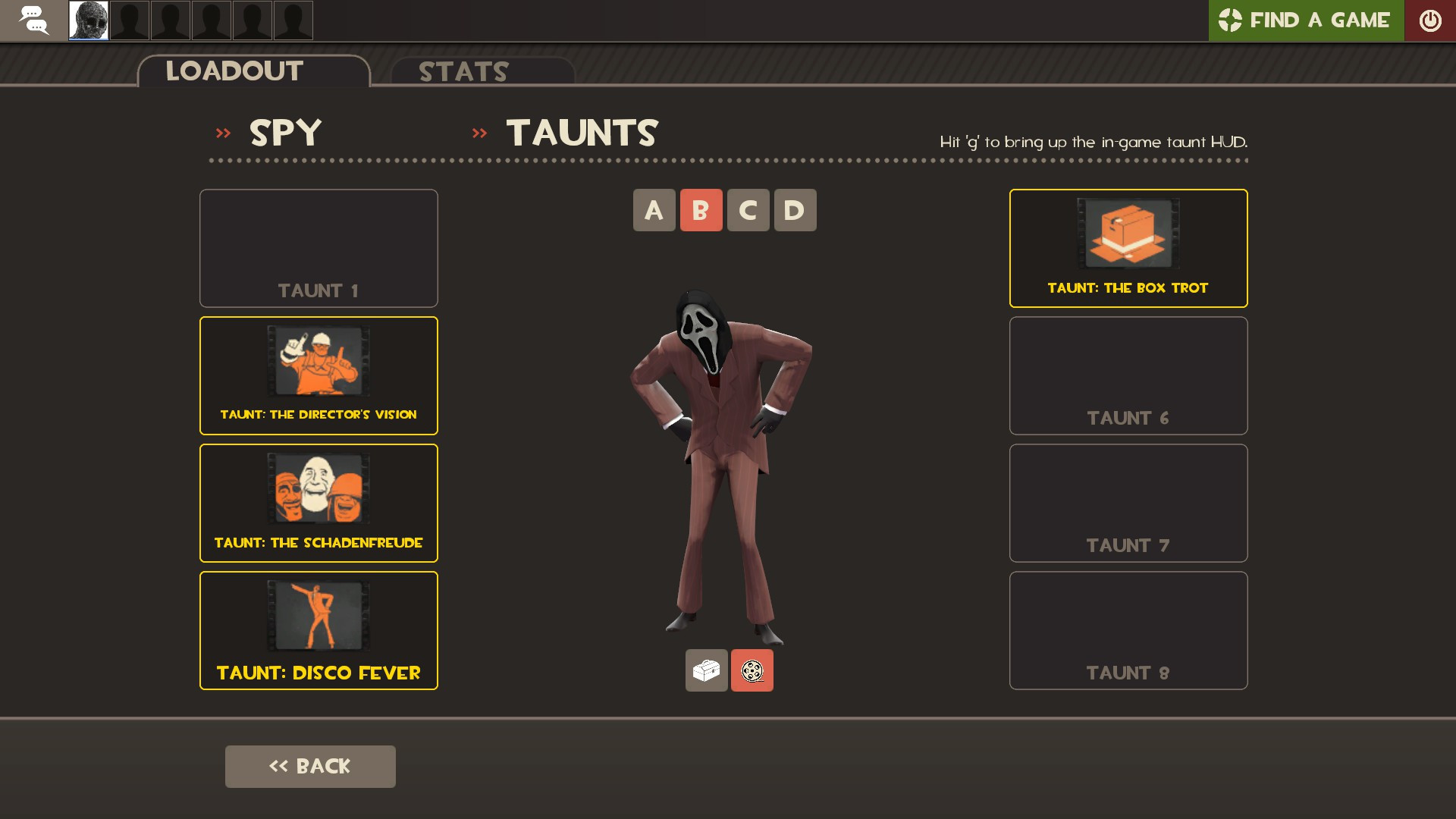Click the Find a Game button
Image resolution: width=1456 pixels, height=819 pixels.
(1305, 20)
